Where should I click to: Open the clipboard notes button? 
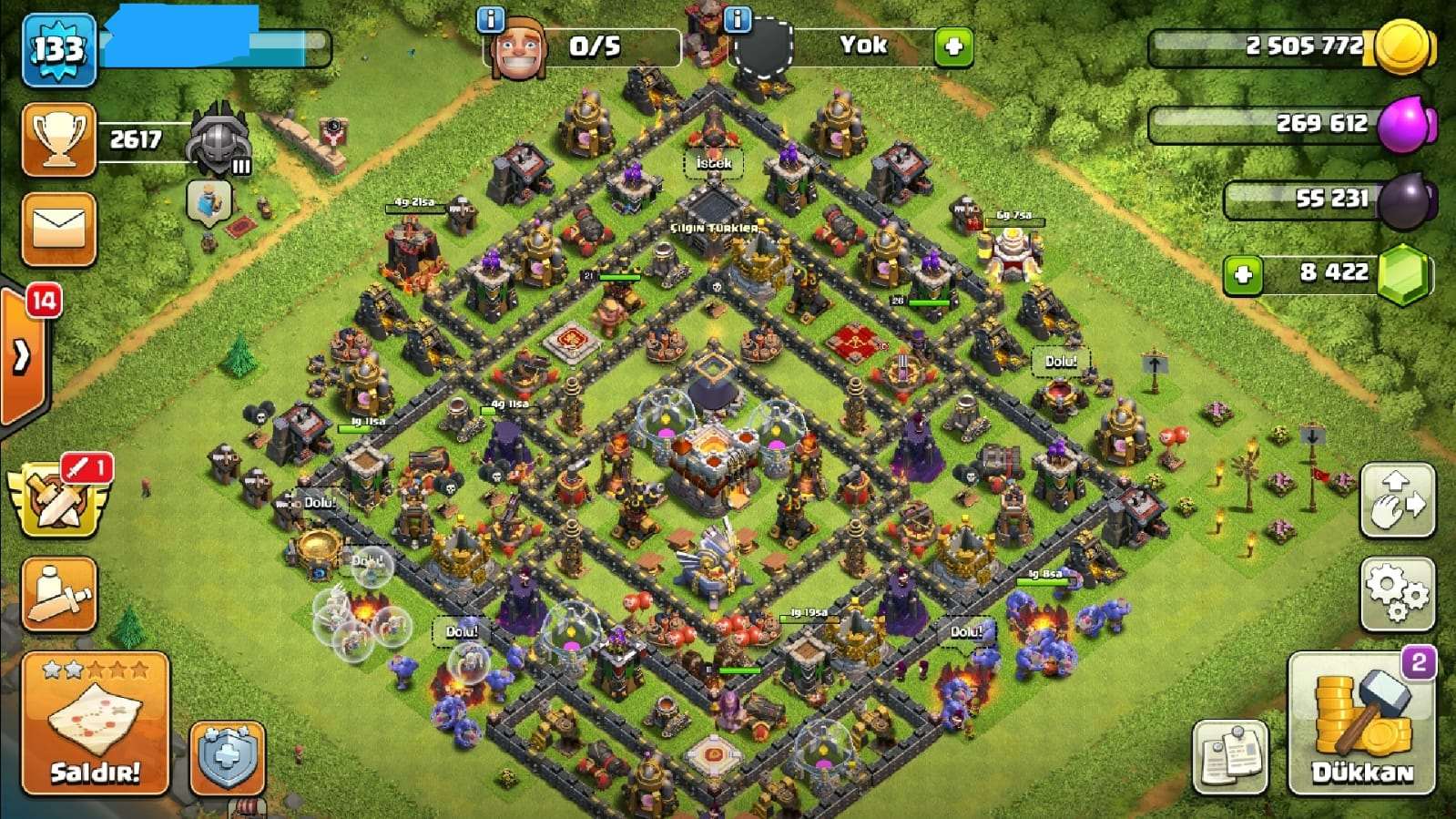coord(1230,756)
